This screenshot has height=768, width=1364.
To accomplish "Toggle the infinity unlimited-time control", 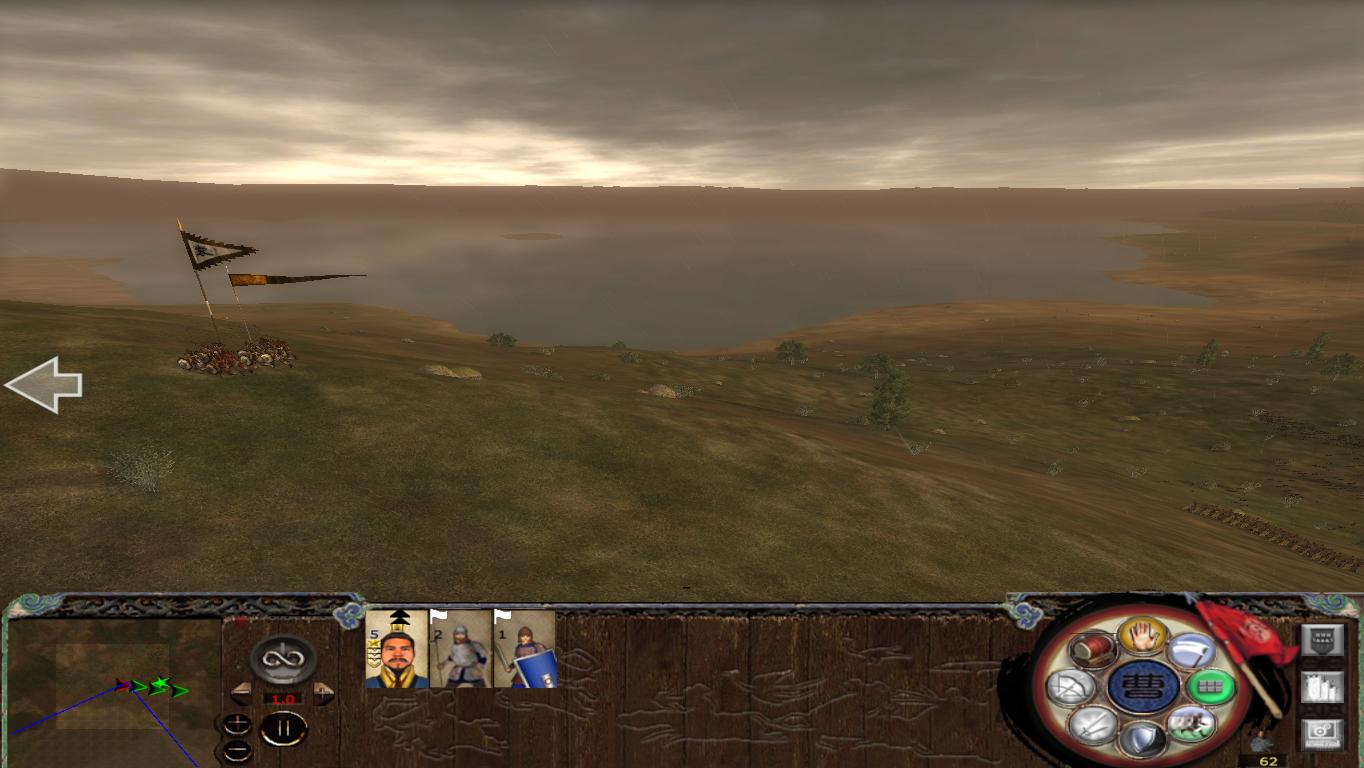I will coord(281,658).
